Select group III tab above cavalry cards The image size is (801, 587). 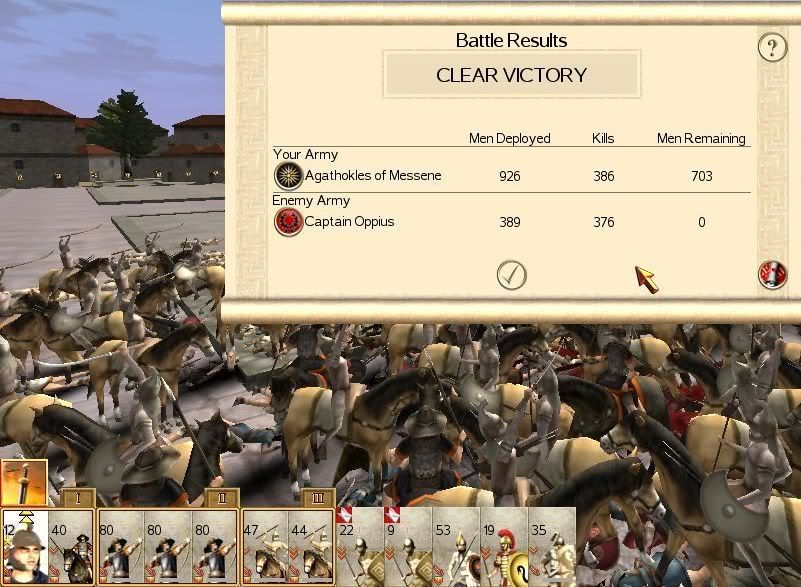317,499
